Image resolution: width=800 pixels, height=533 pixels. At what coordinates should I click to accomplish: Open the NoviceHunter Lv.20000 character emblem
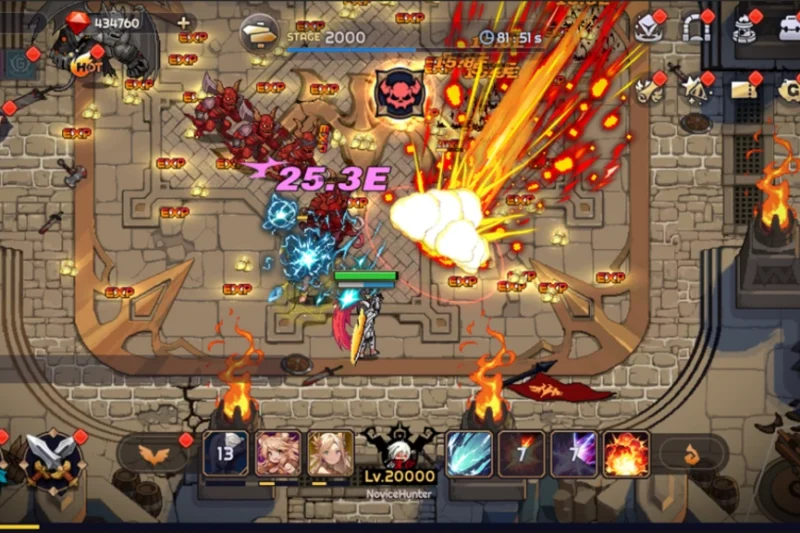(400, 453)
